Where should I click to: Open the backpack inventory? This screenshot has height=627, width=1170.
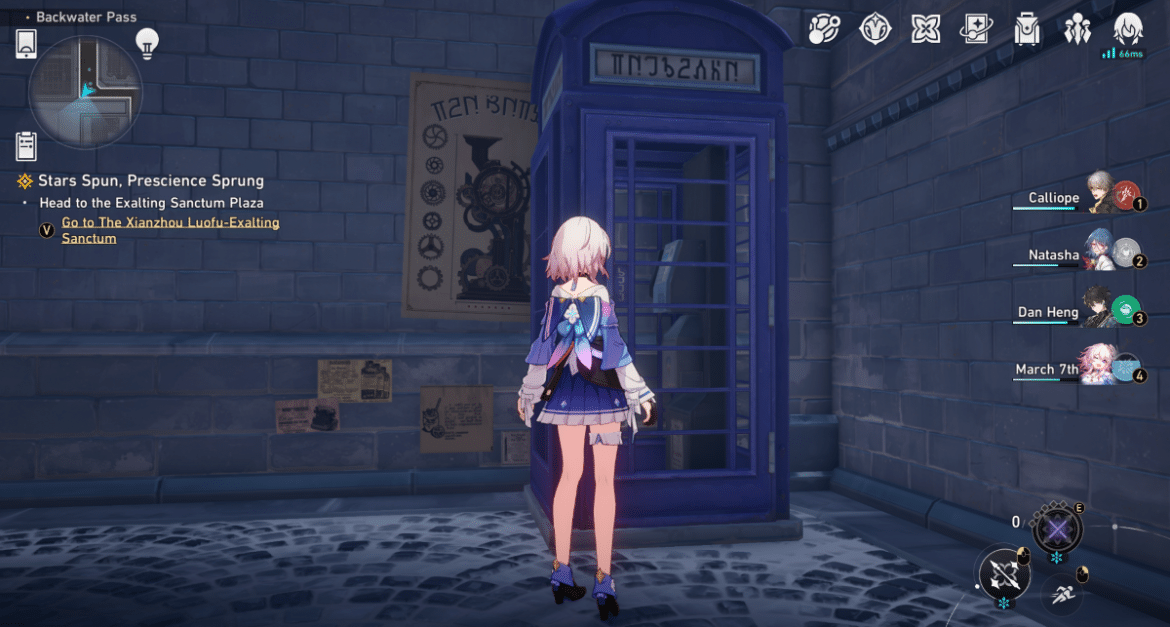click(x=1027, y=29)
